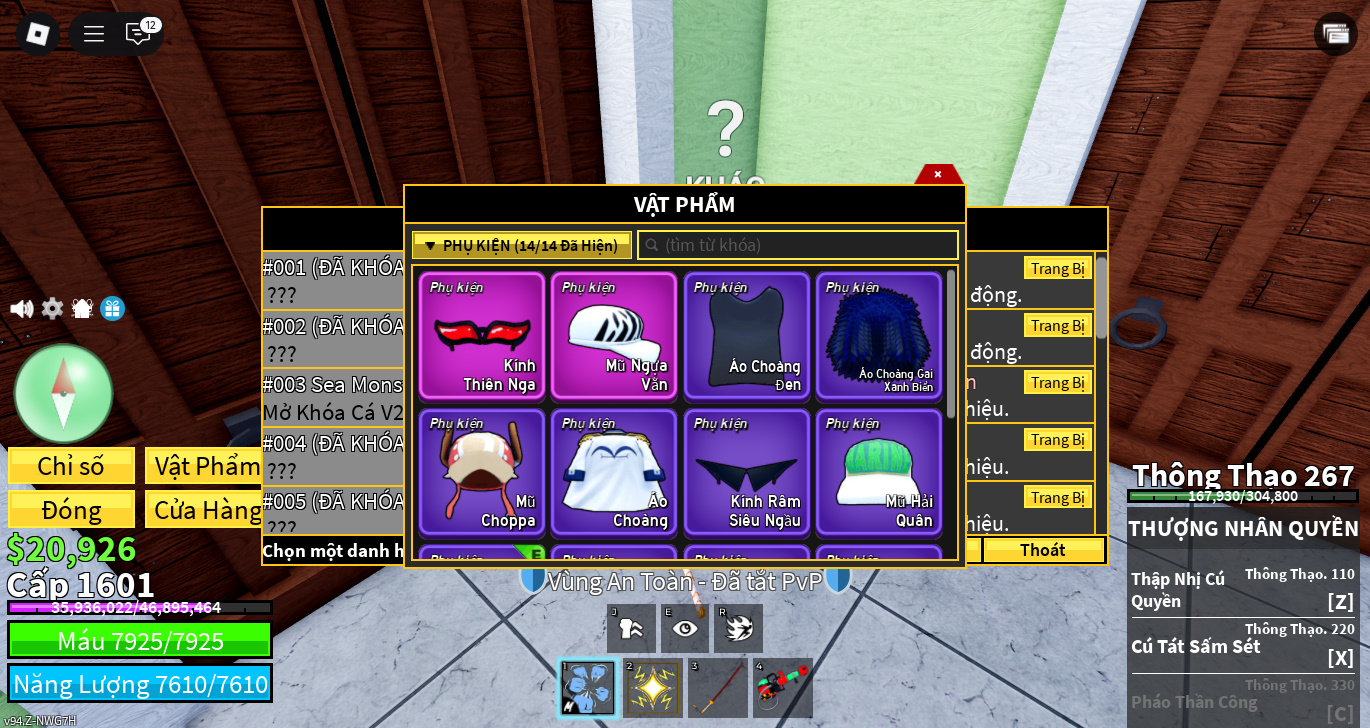1370x728 pixels.
Task: Open the Cửa Hàng shop
Action: pyautogui.click(x=207, y=510)
